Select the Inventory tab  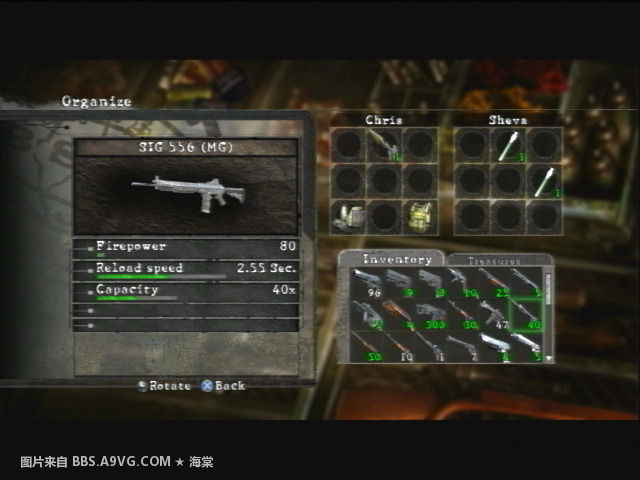point(390,259)
